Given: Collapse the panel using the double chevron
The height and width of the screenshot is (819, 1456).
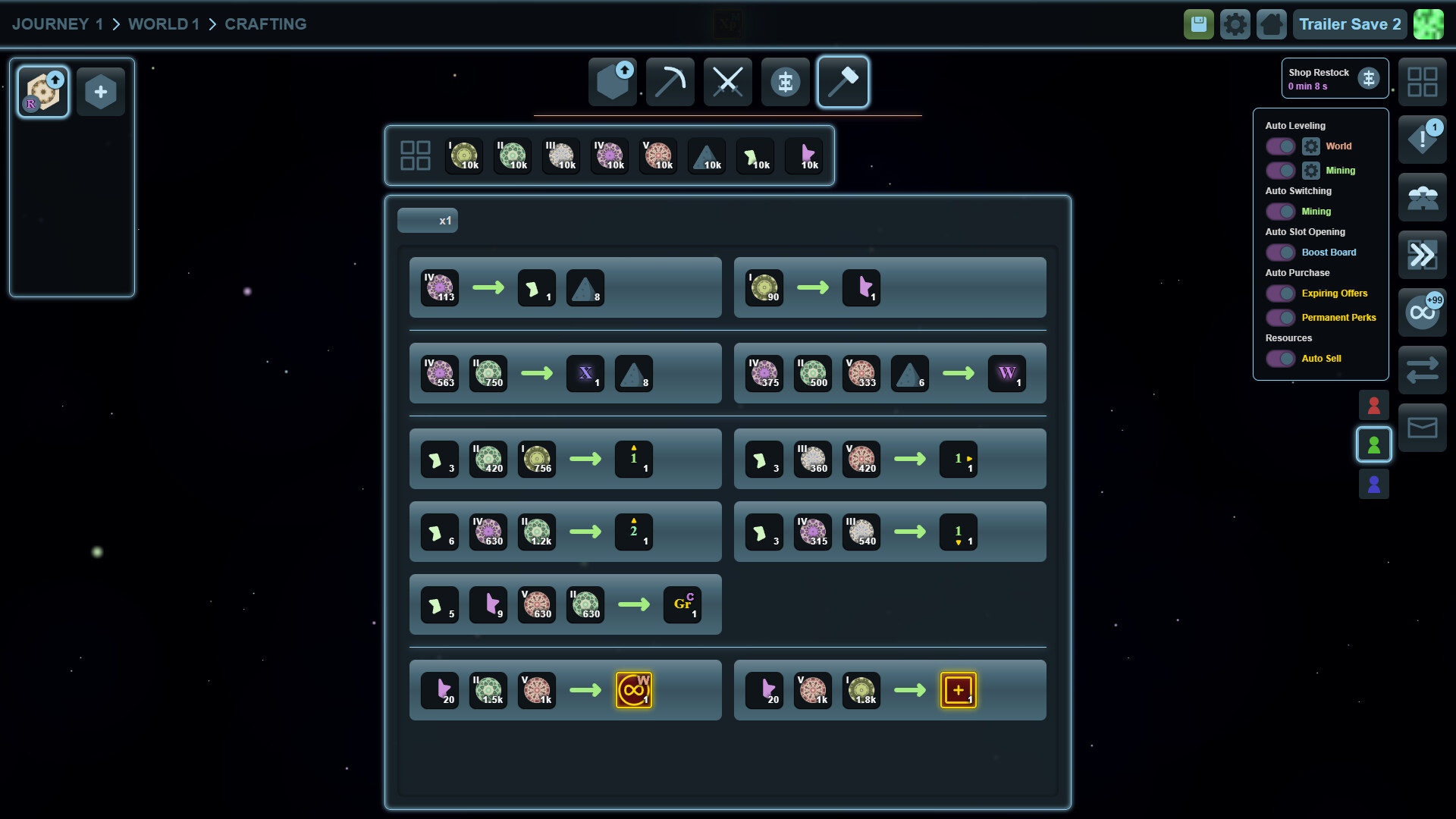Looking at the screenshot, I should click(1422, 254).
